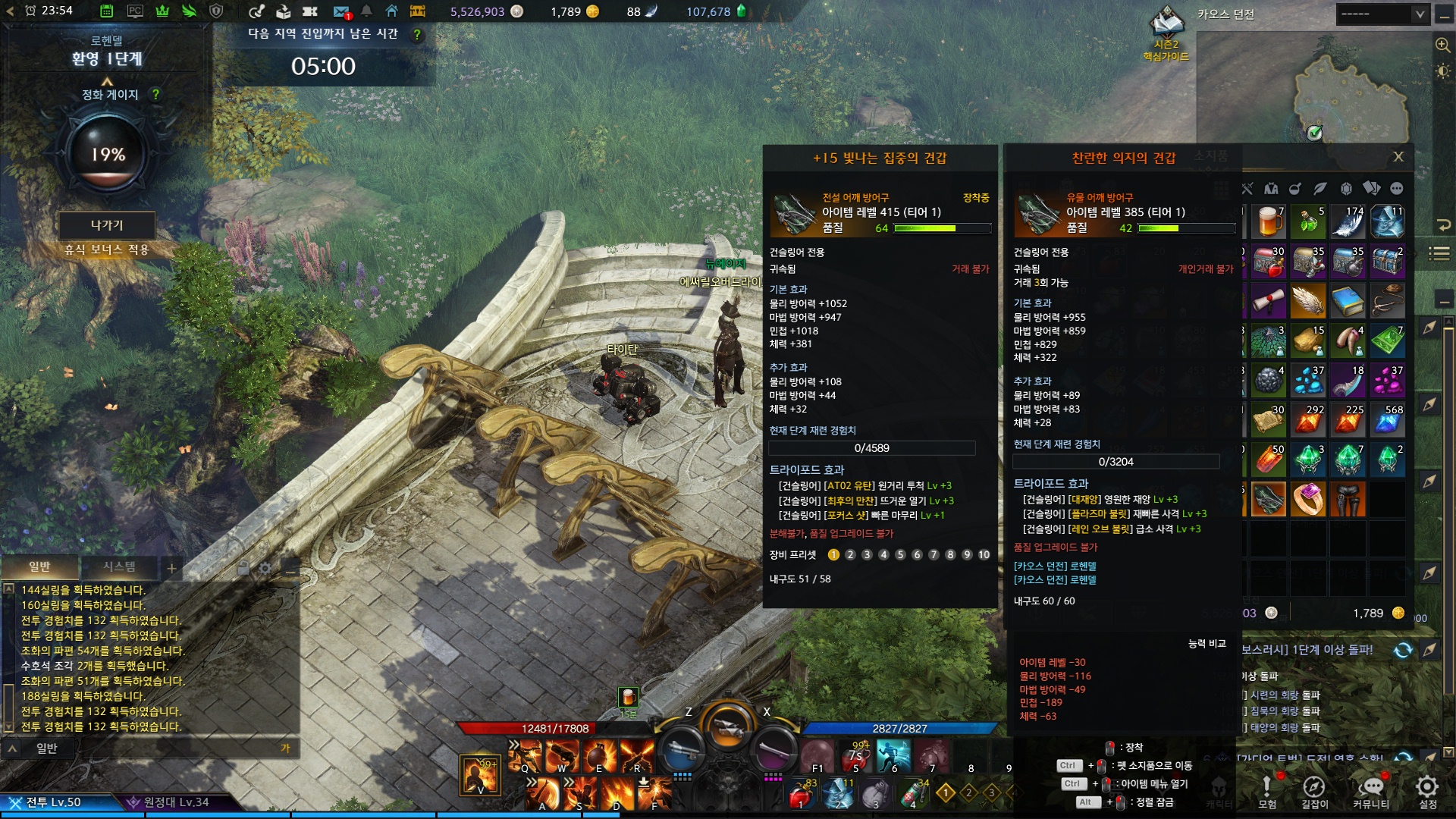Viewport: 1456px width, 819px height.
Task: Open the calendar icon in top bar
Action: pyautogui.click(x=107, y=11)
